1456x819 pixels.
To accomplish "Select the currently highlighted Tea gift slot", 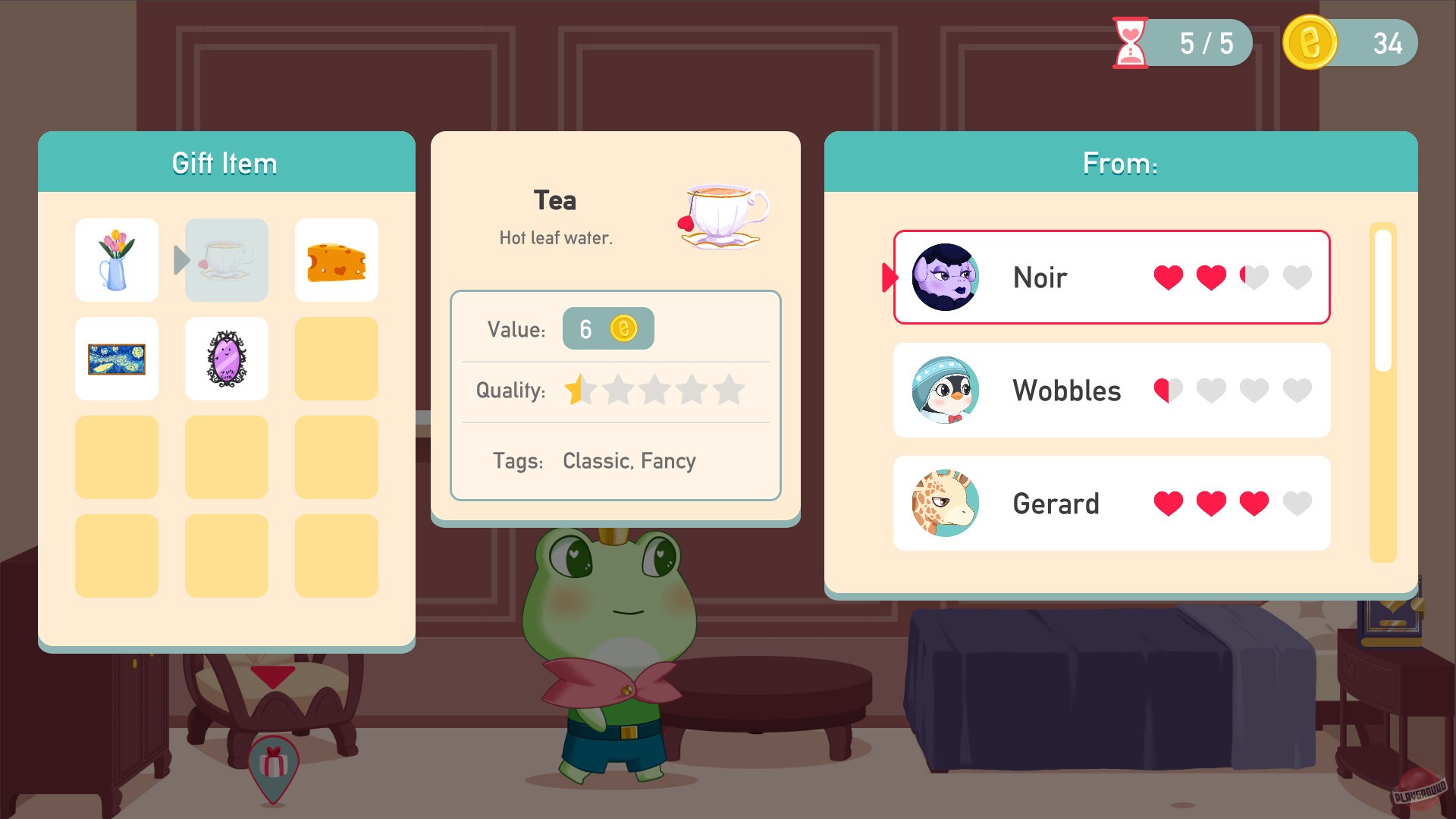I will click(x=226, y=259).
